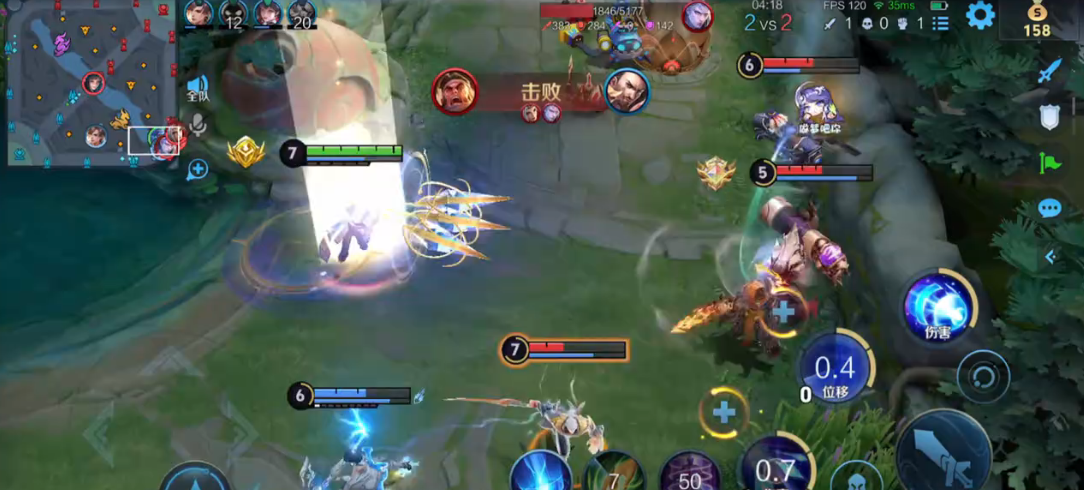The width and height of the screenshot is (1084, 490).
Task: Tap the circular arrow recall-style button
Action: tap(982, 377)
